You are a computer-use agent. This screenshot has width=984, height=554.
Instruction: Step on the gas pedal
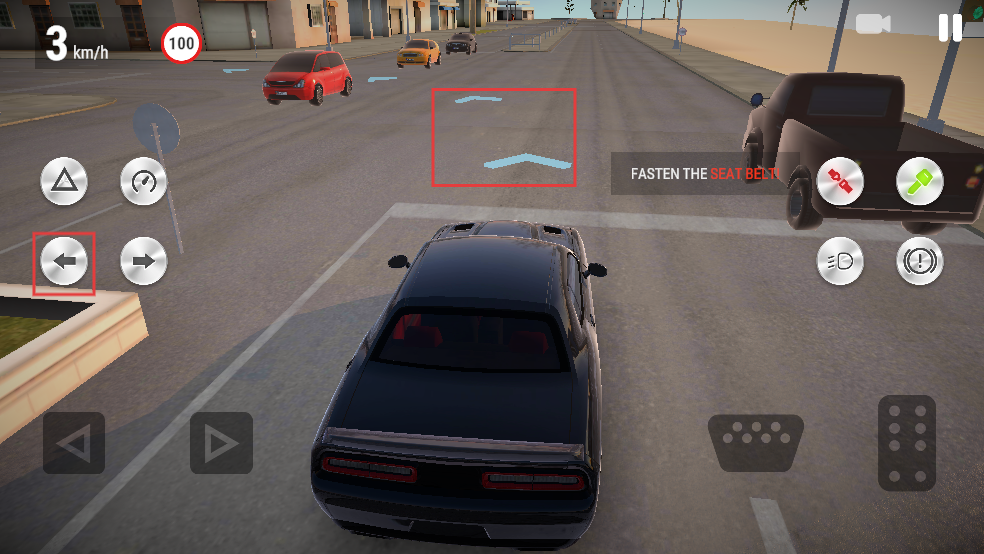pyautogui.click(x=907, y=442)
